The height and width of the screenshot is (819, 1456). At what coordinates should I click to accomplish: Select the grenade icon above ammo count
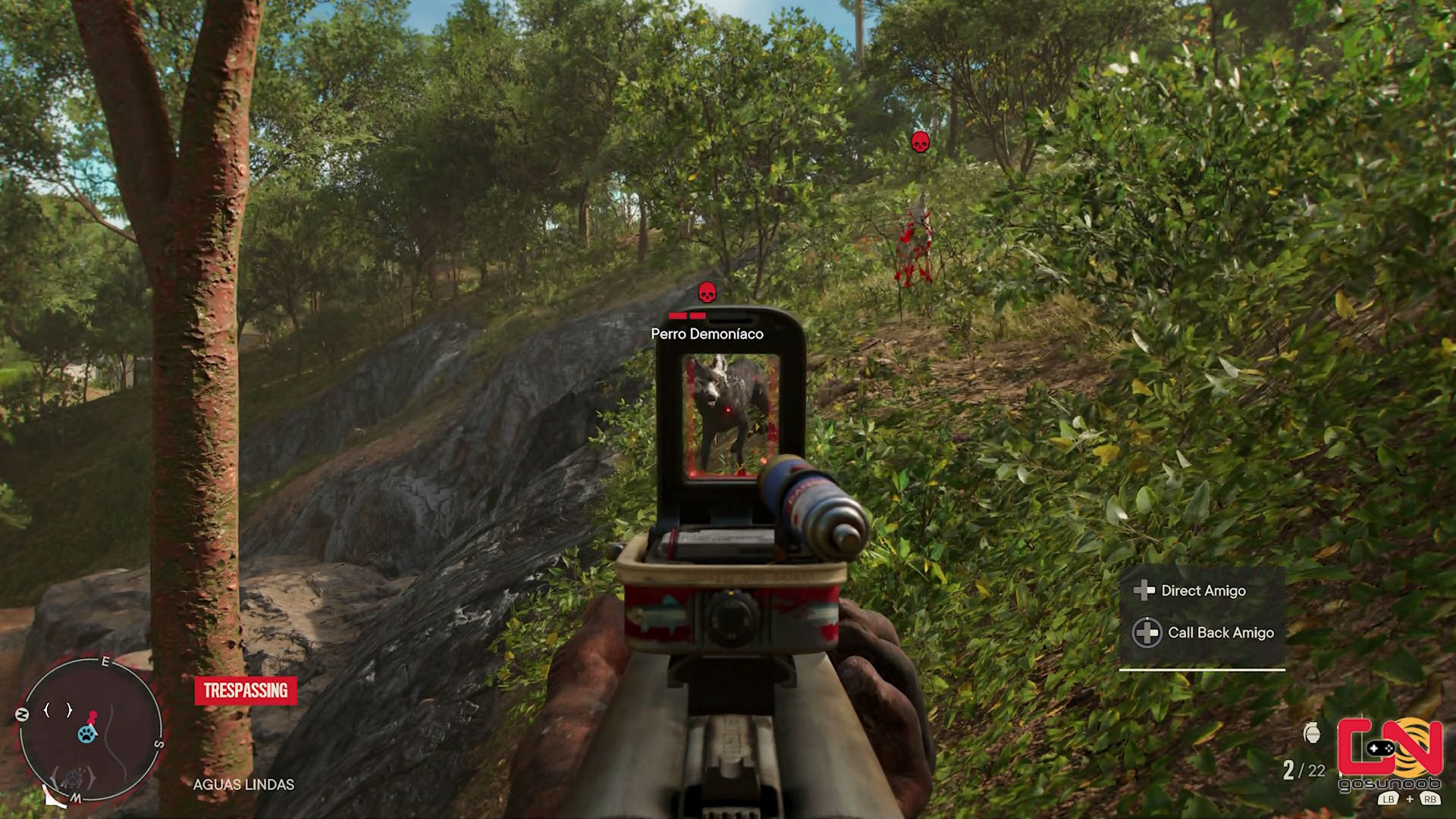coord(1312,733)
